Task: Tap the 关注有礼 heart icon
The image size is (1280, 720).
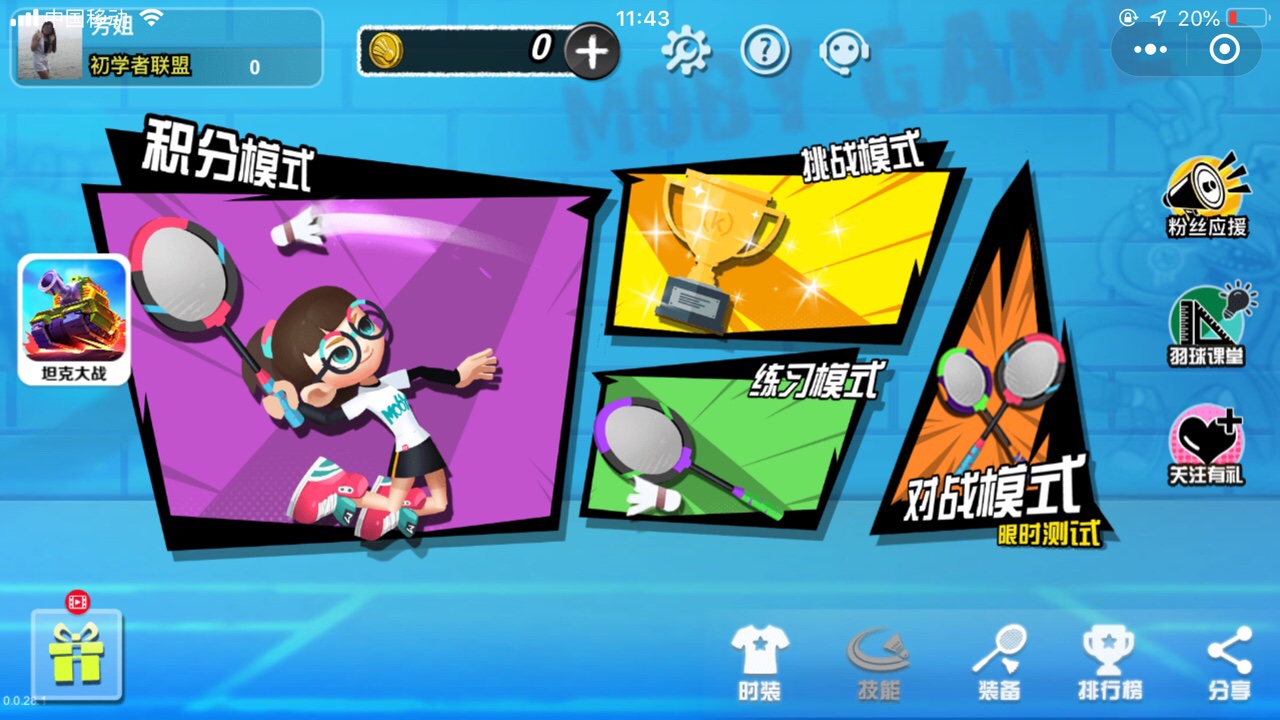Action: coord(1207,445)
